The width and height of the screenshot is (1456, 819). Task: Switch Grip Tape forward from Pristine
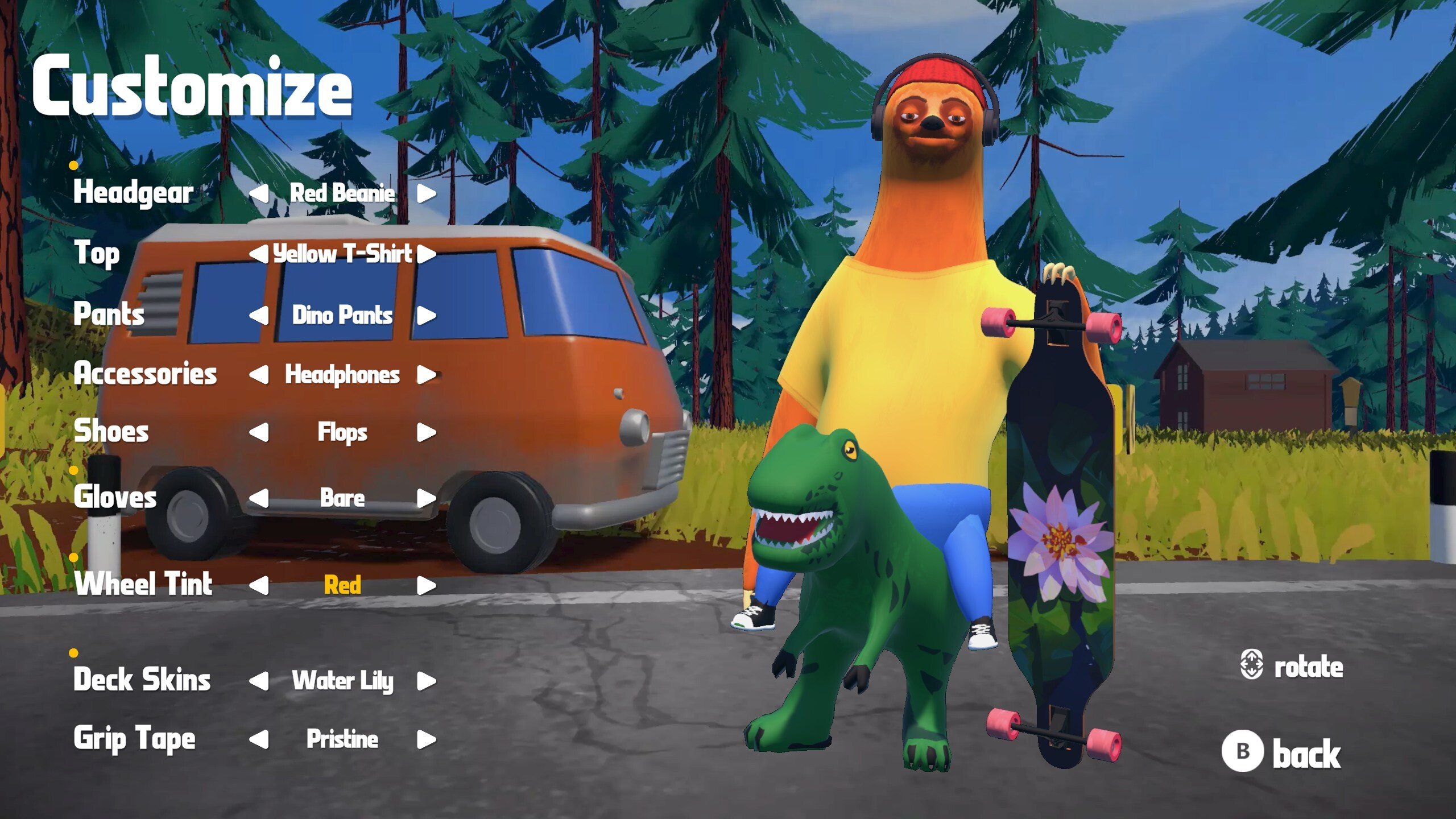click(426, 739)
